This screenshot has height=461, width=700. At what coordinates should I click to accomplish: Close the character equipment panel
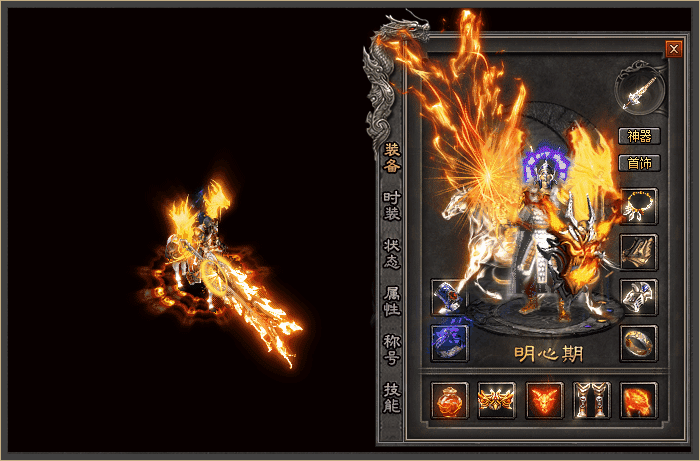[673, 48]
